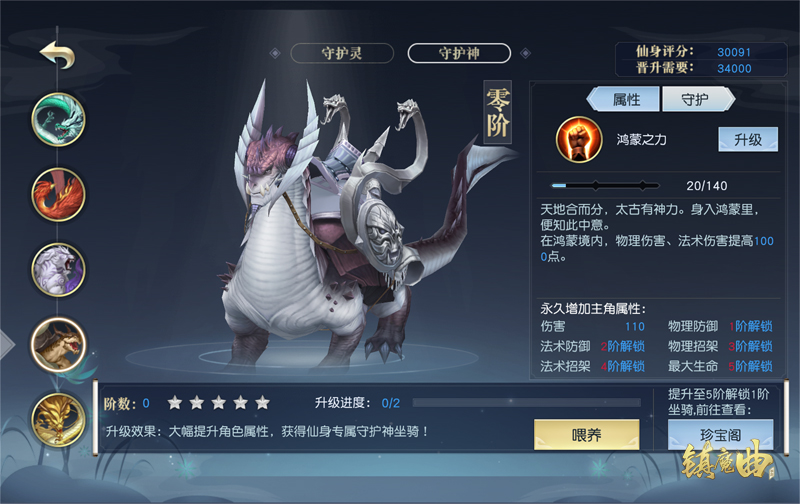
Task: Switch to the 守护神 tab
Action: coord(459,53)
